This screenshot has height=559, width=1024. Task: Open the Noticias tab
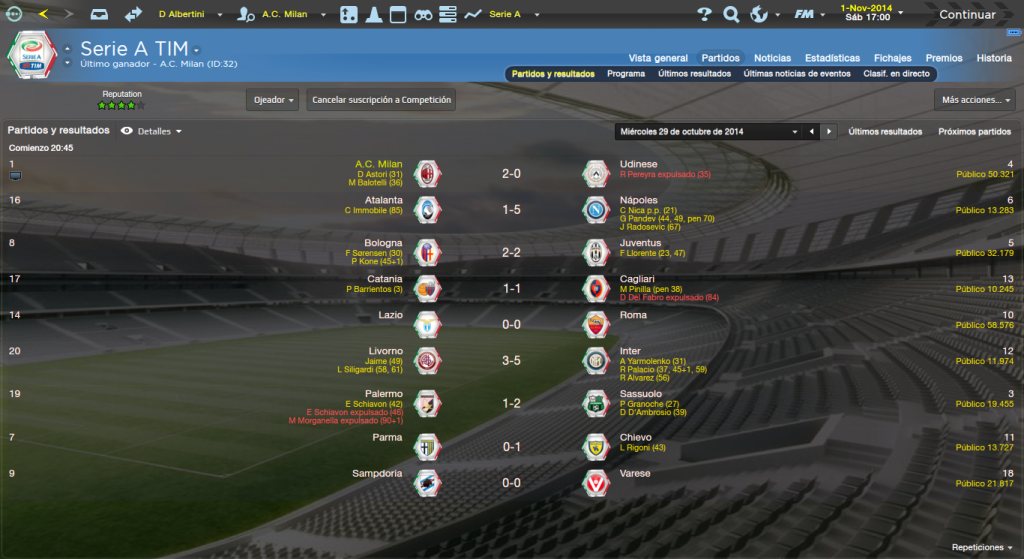pos(772,58)
